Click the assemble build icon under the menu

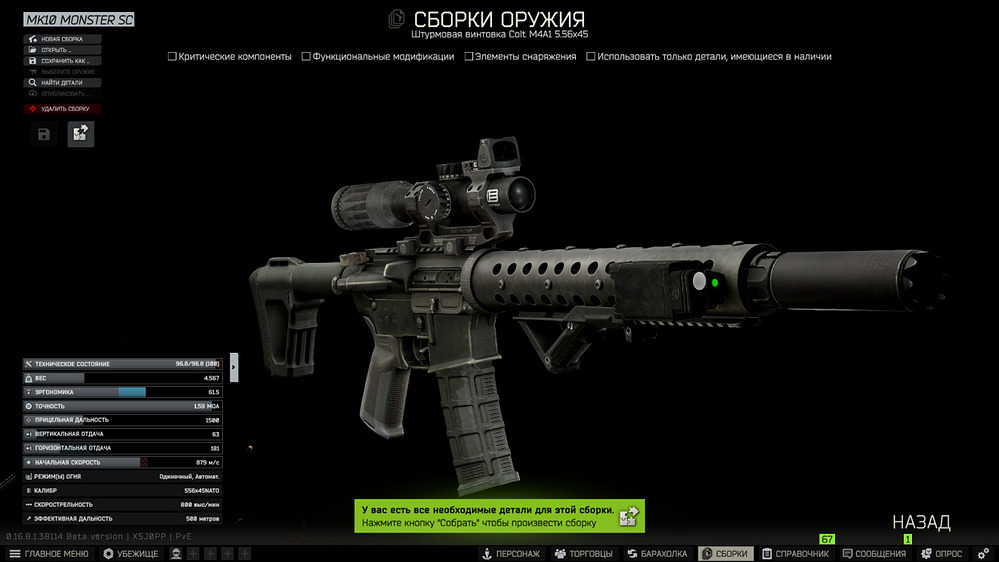coord(81,134)
